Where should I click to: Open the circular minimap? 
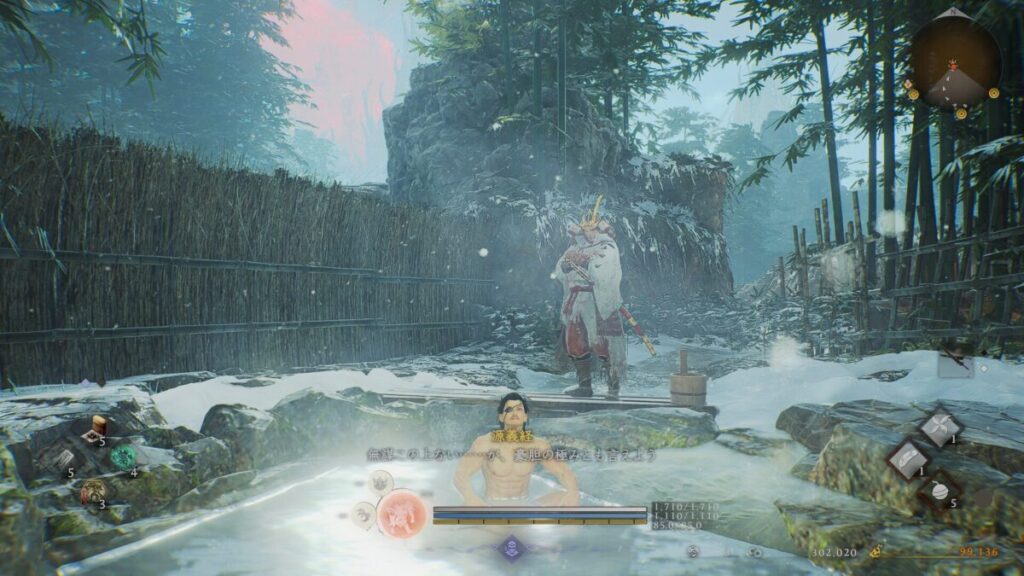955,63
